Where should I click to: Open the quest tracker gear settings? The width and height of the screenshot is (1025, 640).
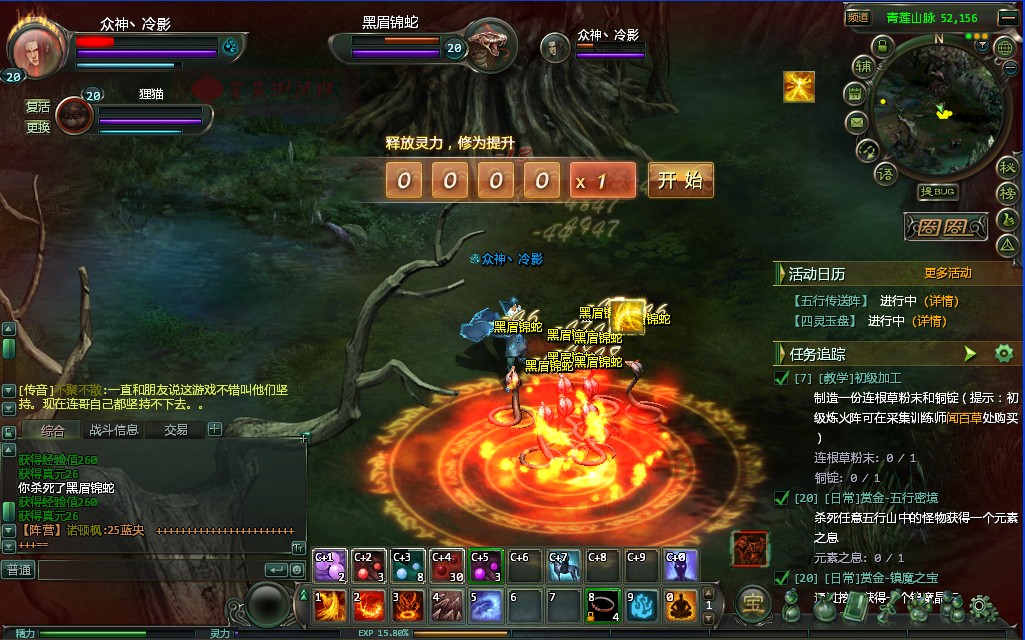[1003, 353]
